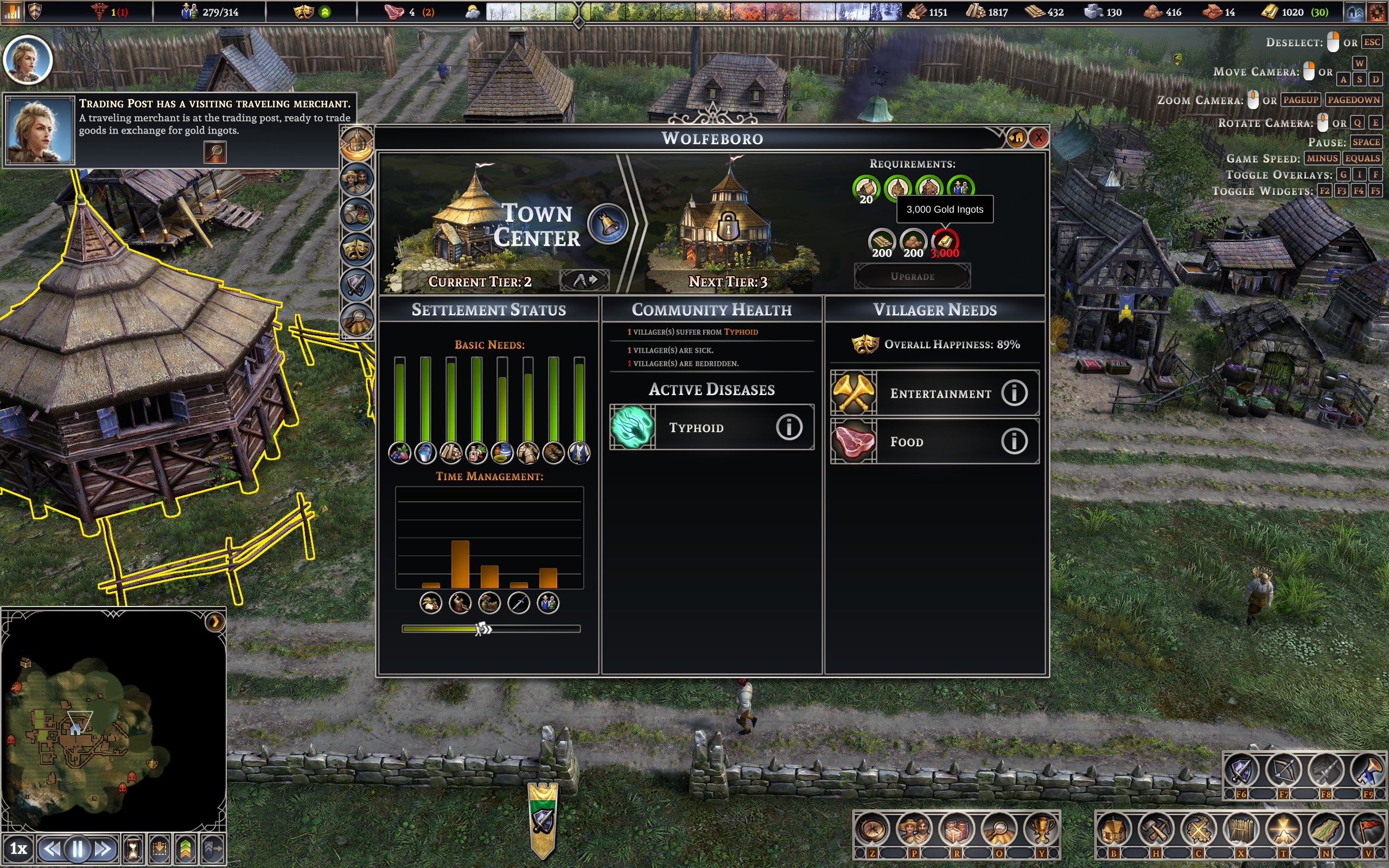1389x868 pixels.
Task: Switch to the villagers side tab
Action: click(356, 180)
